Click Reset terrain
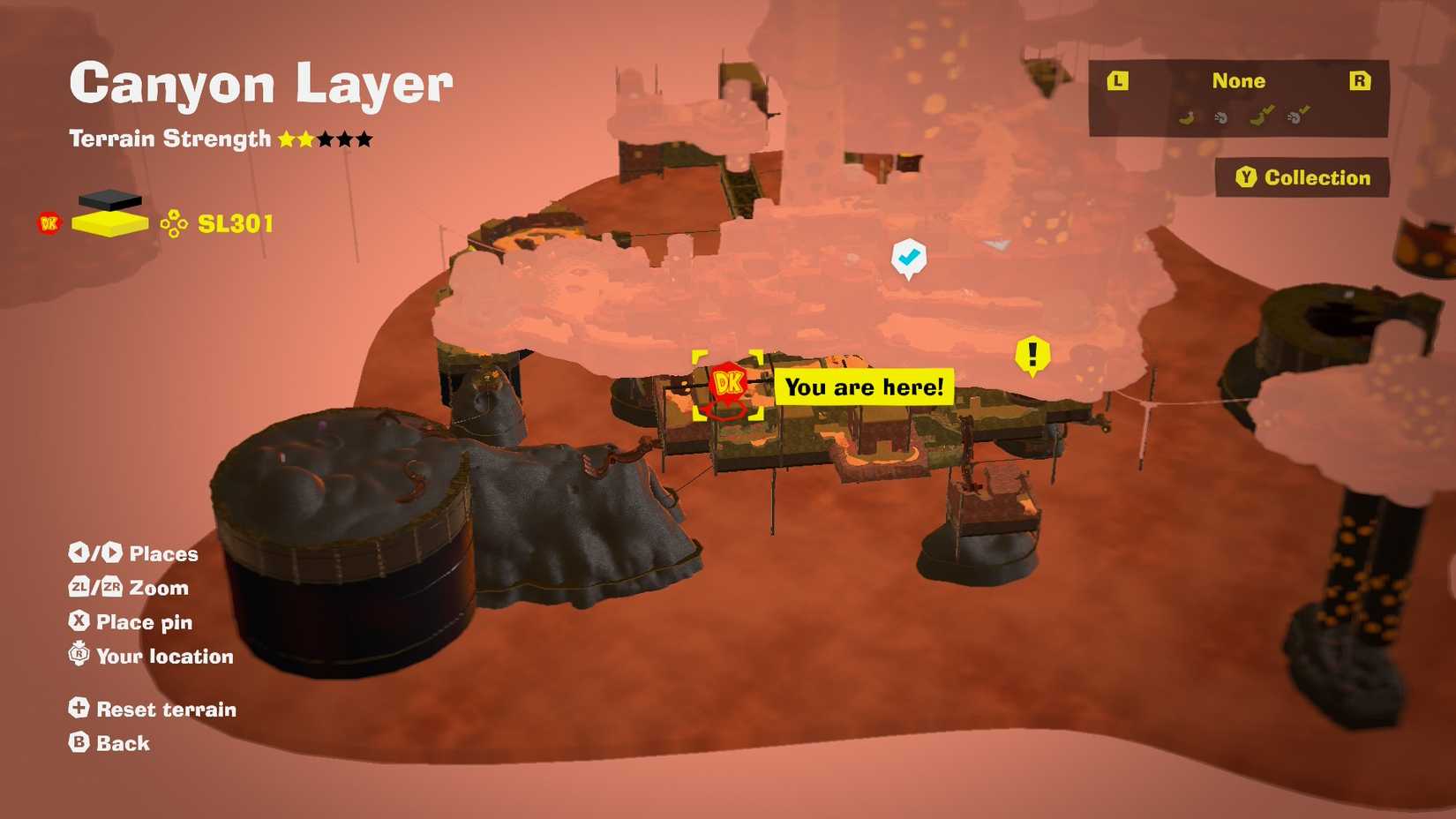Screen dimensions: 1456x819 (153, 709)
